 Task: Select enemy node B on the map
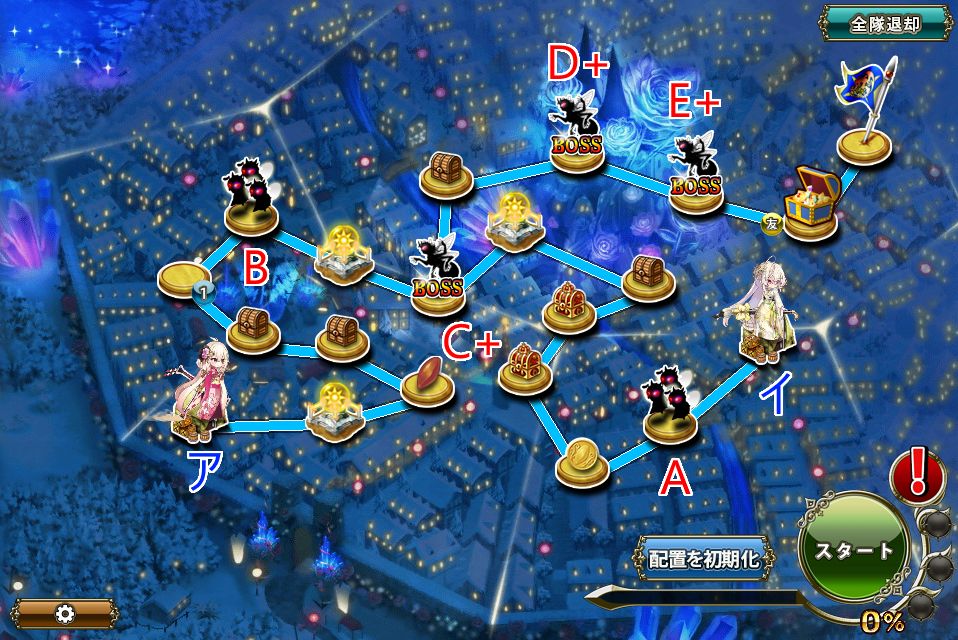click(x=251, y=196)
